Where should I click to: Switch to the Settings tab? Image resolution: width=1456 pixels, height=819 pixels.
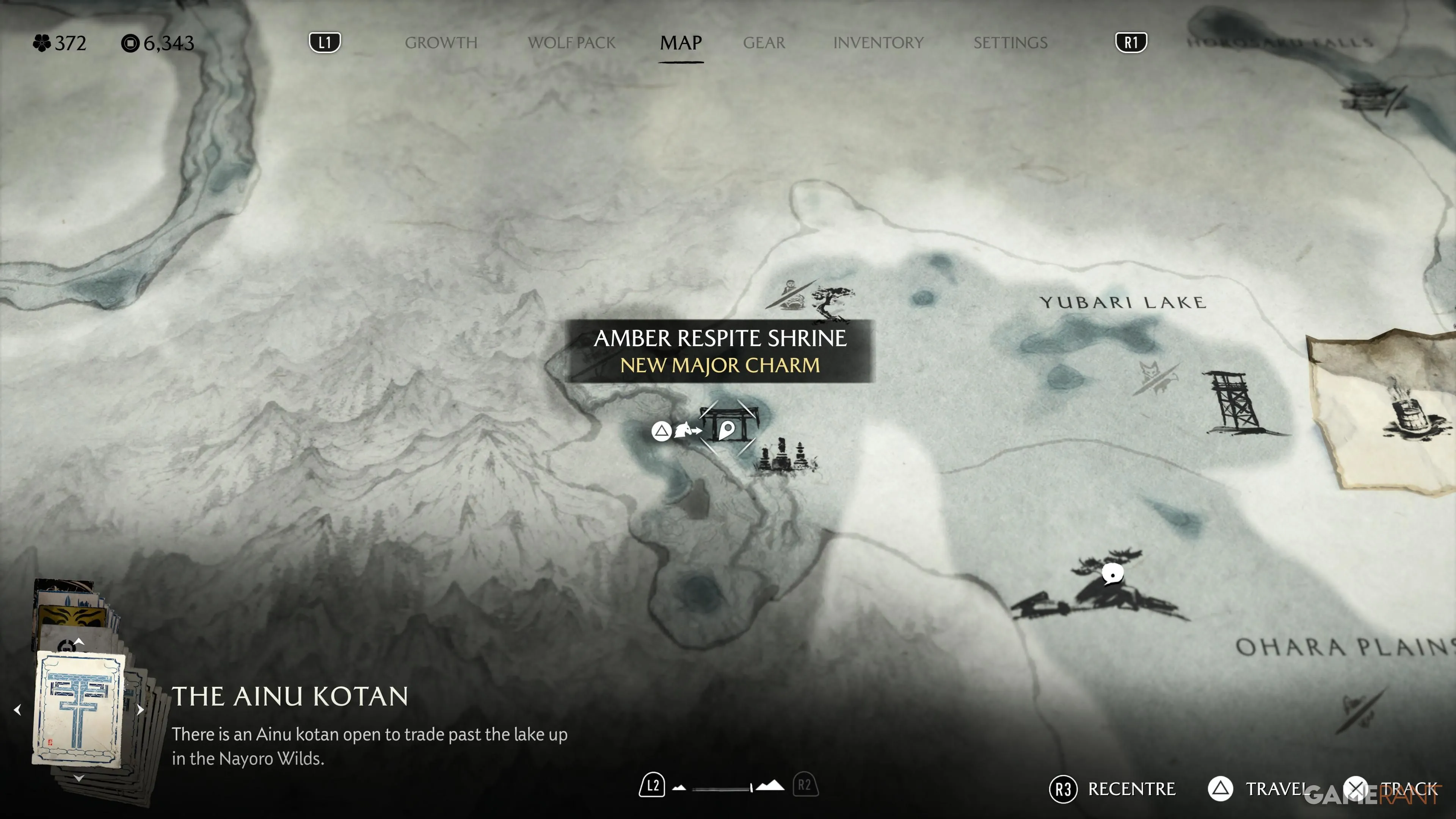point(1010,42)
